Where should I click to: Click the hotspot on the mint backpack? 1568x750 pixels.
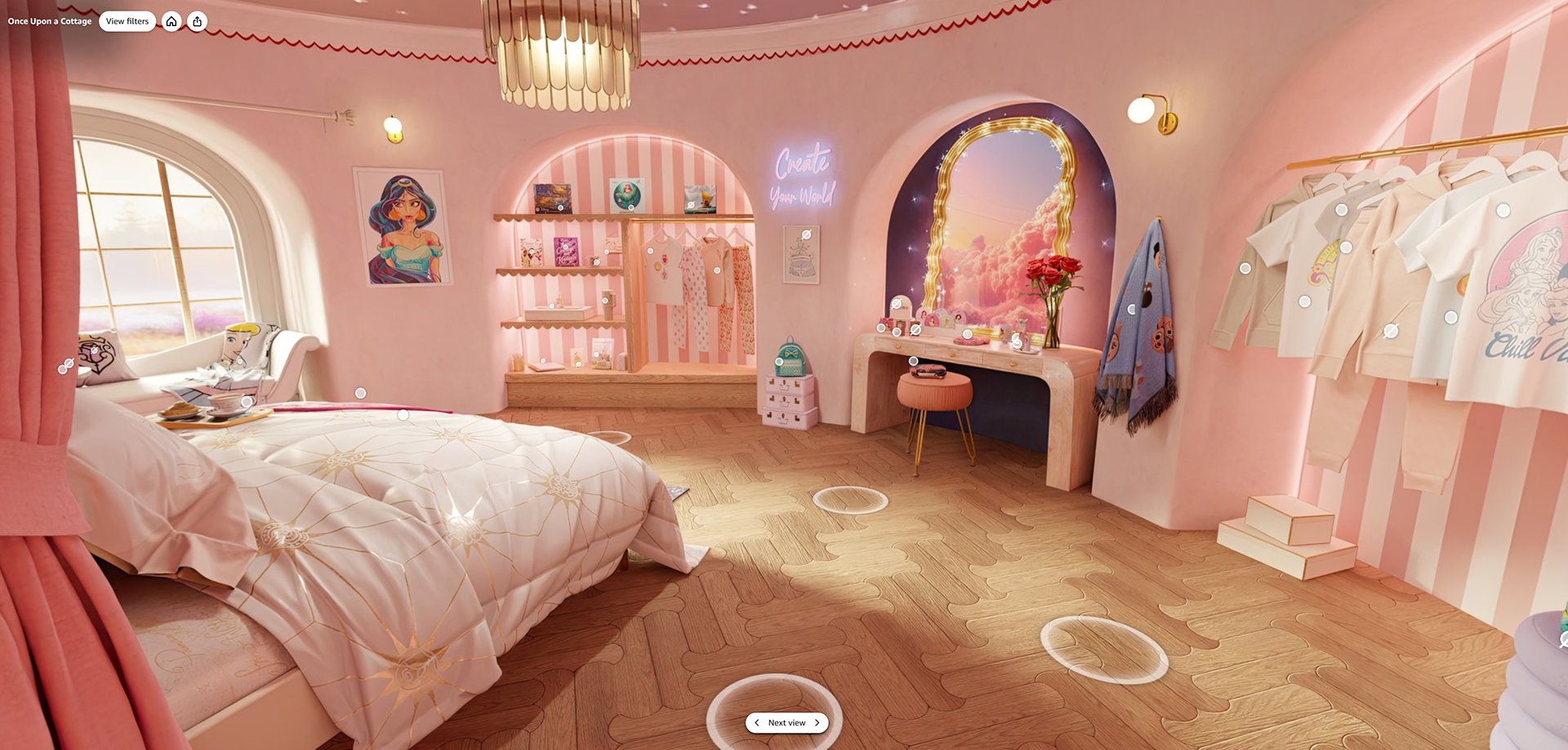tap(779, 362)
